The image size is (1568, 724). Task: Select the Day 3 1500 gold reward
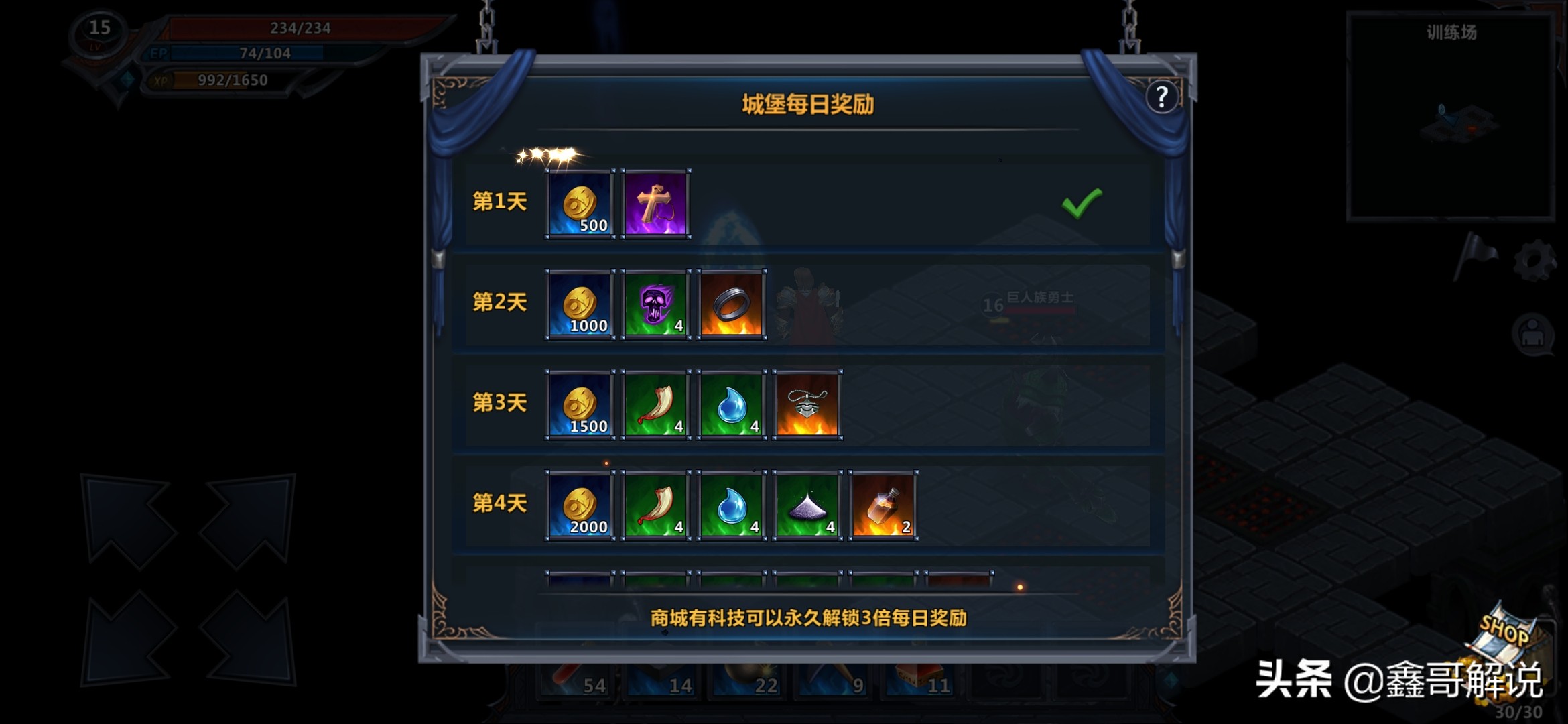(x=580, y=405)
